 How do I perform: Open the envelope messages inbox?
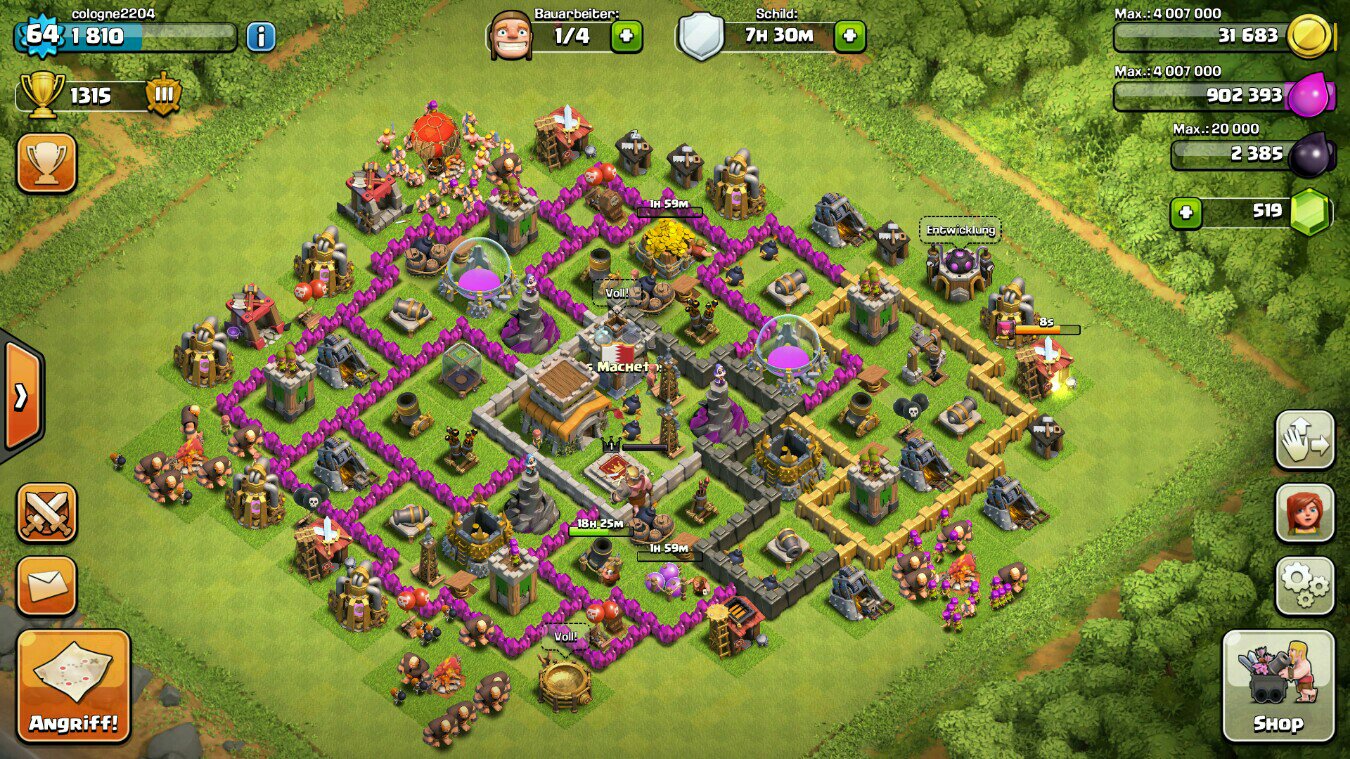pos(46,586)
